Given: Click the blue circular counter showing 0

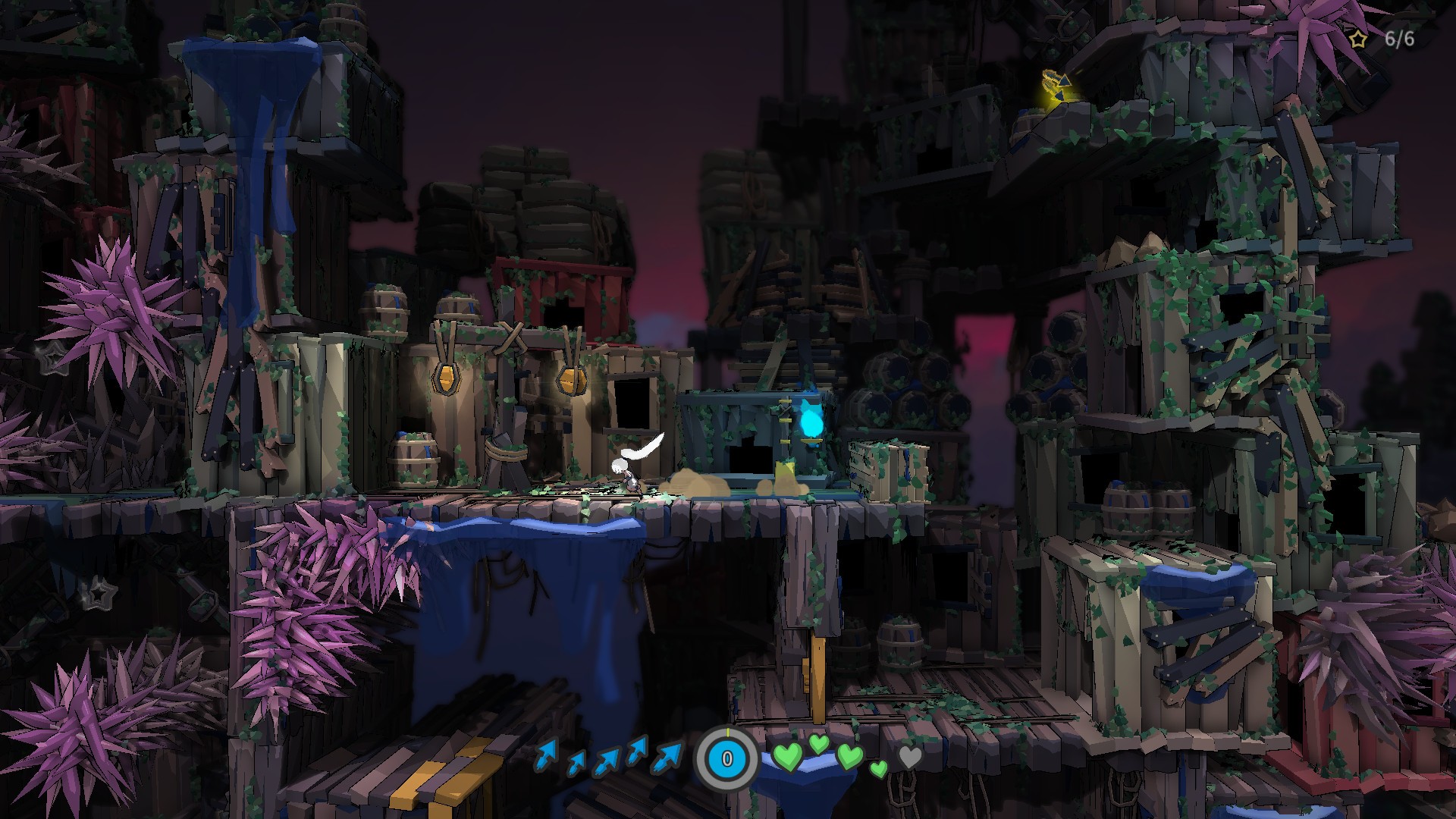Looking at the screenshot, I should 726,758.
